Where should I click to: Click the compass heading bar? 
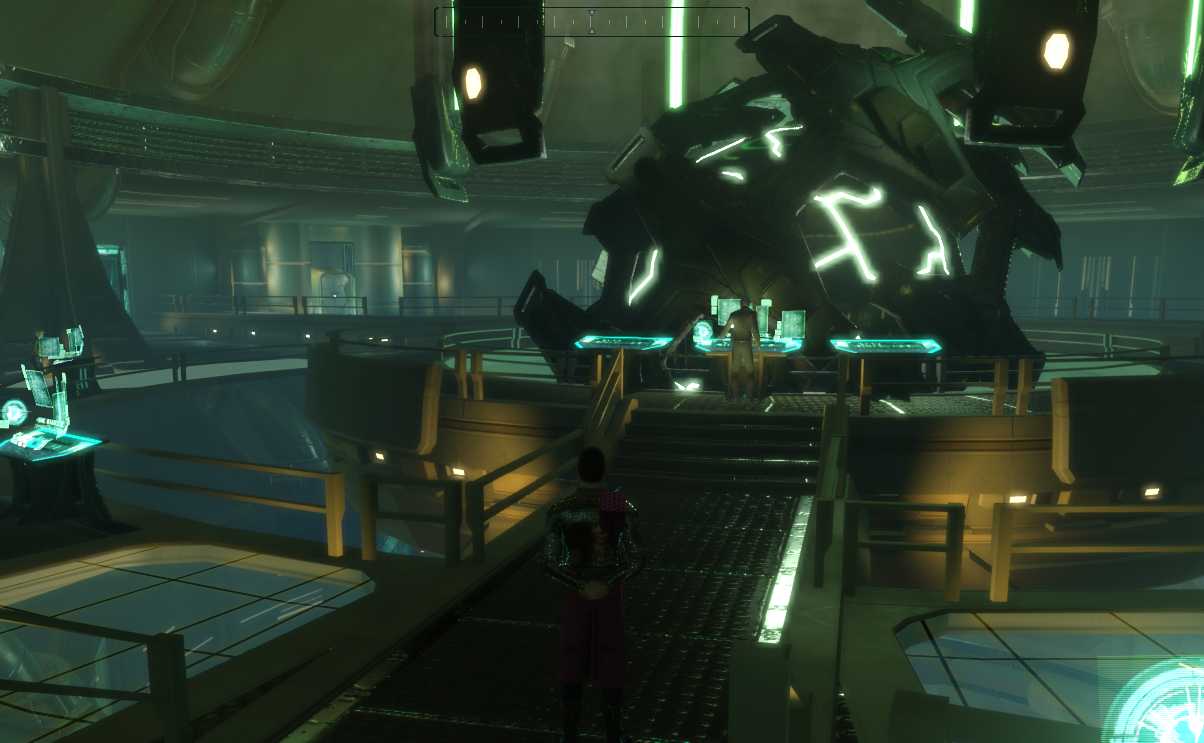click(591, 21)
